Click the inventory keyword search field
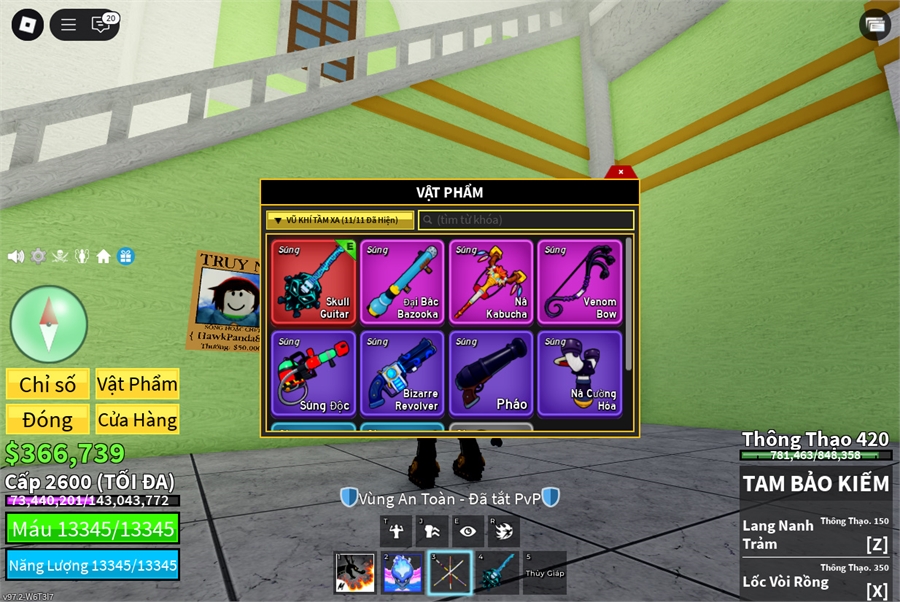 click(x=526, y=220)
